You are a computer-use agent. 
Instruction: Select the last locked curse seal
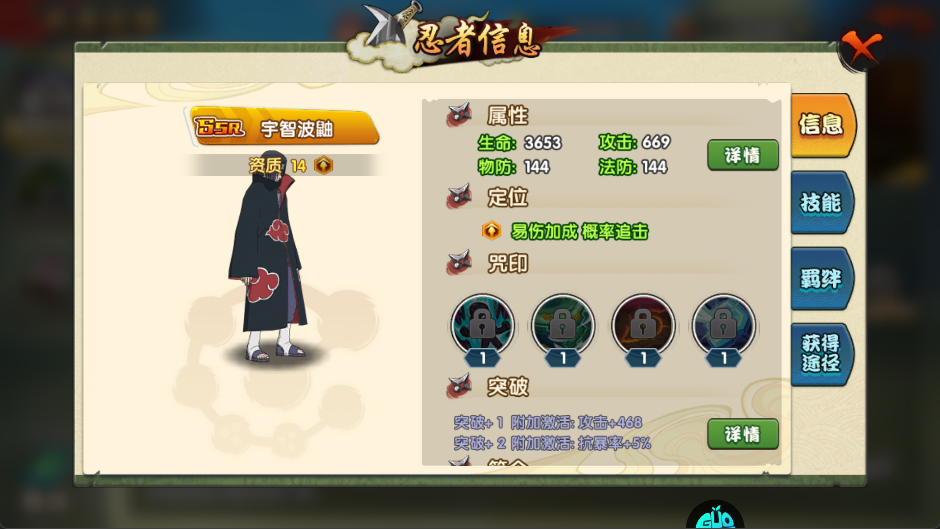click(x=723, y=324)
